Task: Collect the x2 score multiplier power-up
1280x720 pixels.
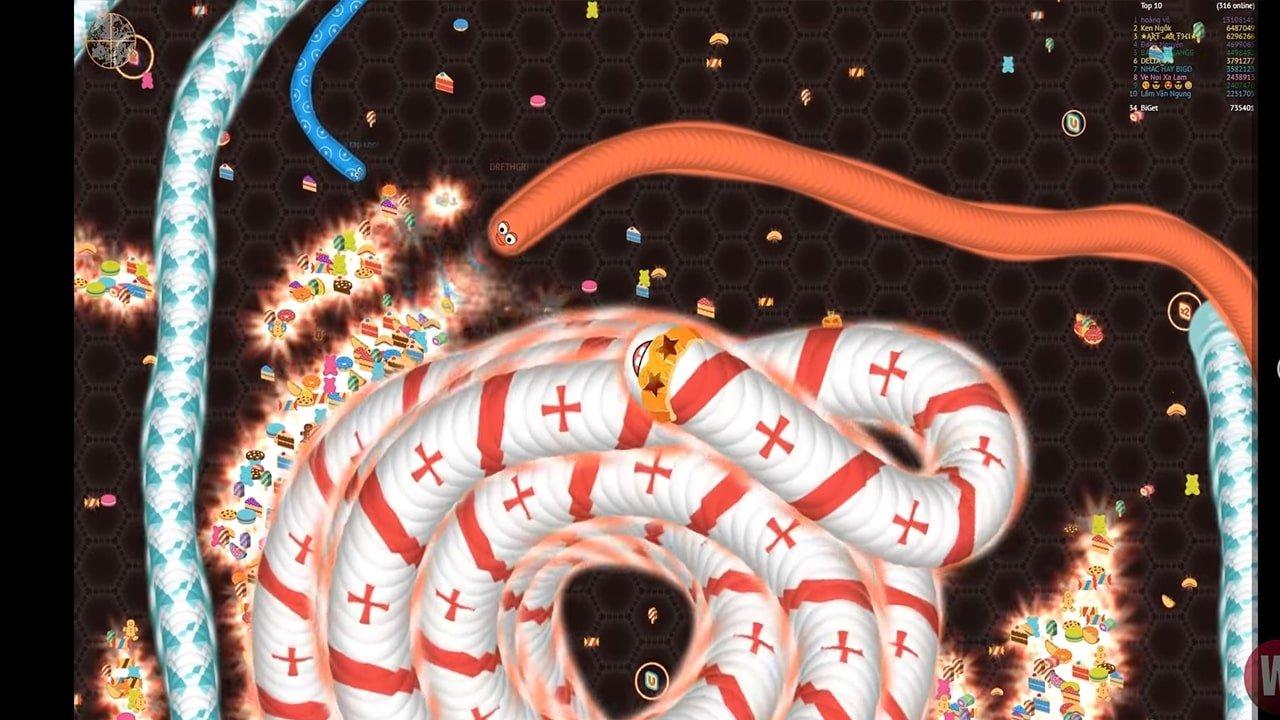Action: click(1184, 310)
